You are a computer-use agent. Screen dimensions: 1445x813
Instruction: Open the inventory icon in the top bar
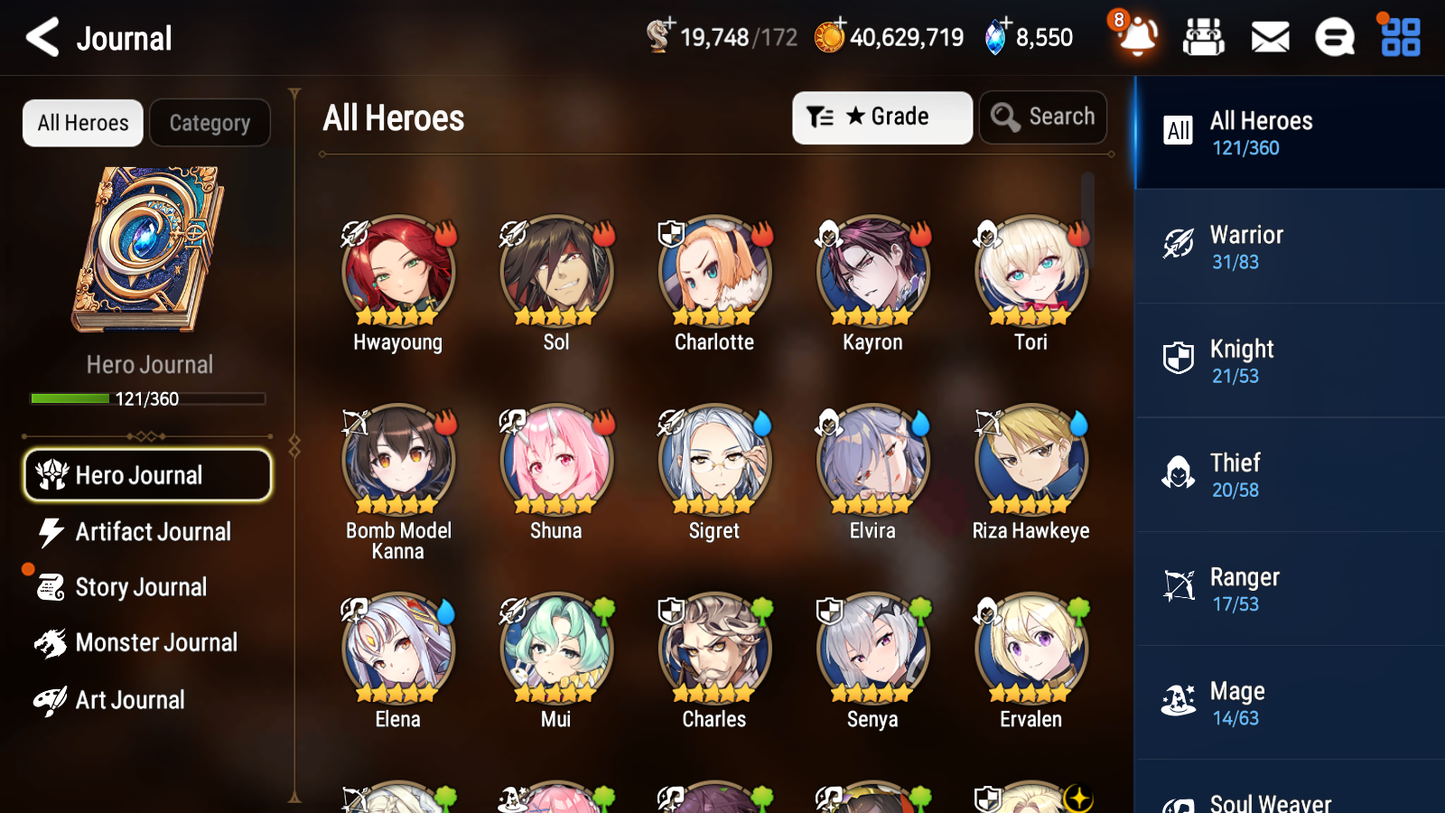click(1203, 36)
